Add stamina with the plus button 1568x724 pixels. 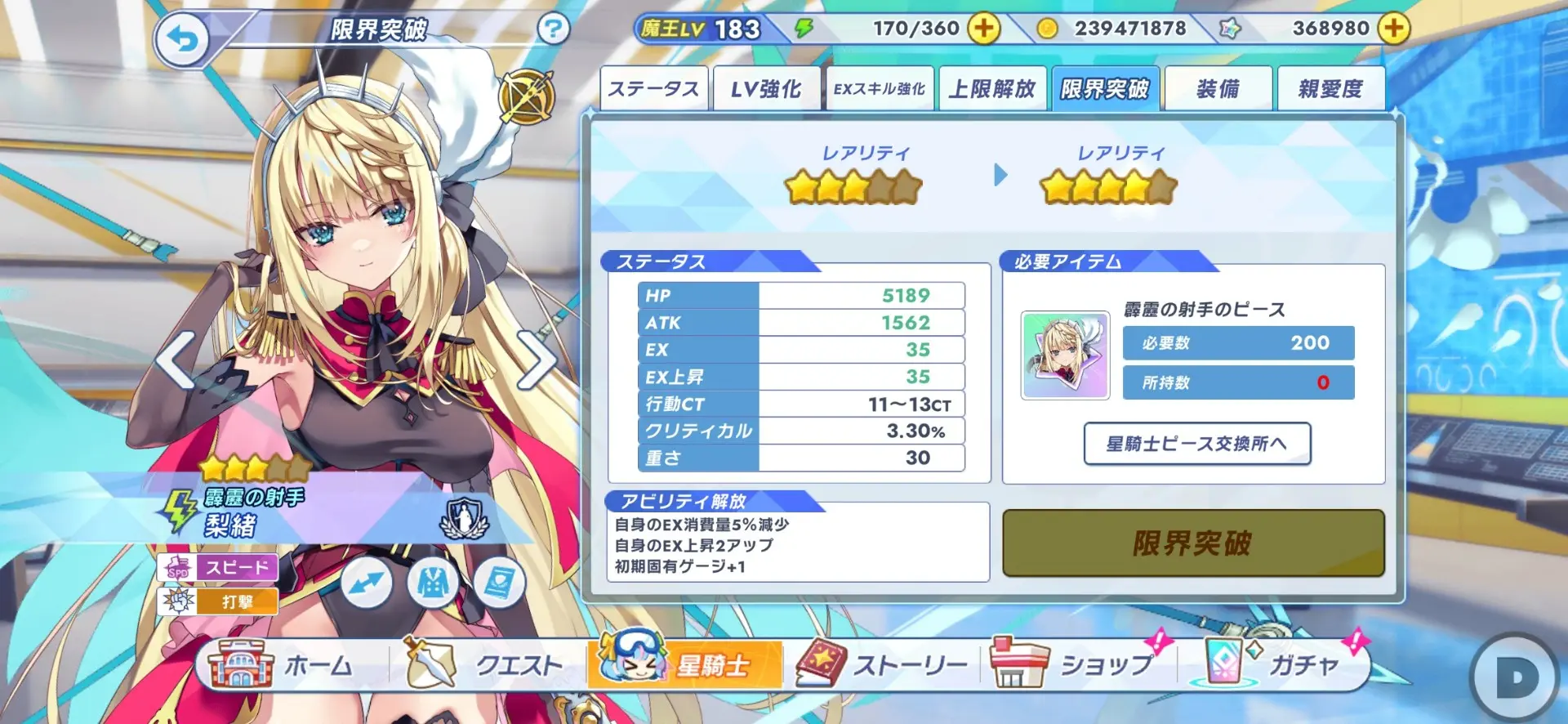984,29
